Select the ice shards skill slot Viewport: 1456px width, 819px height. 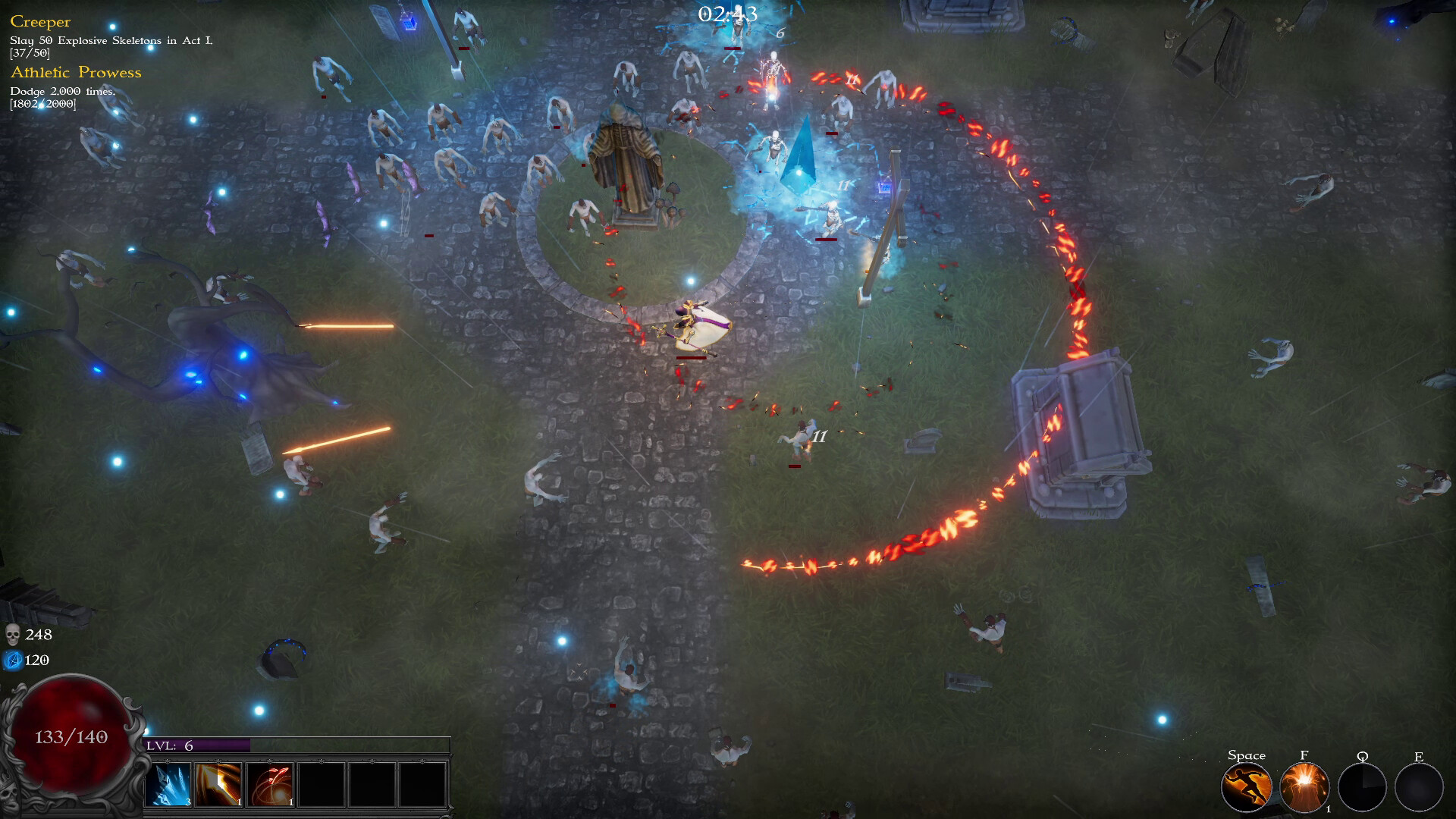(169, 785)
